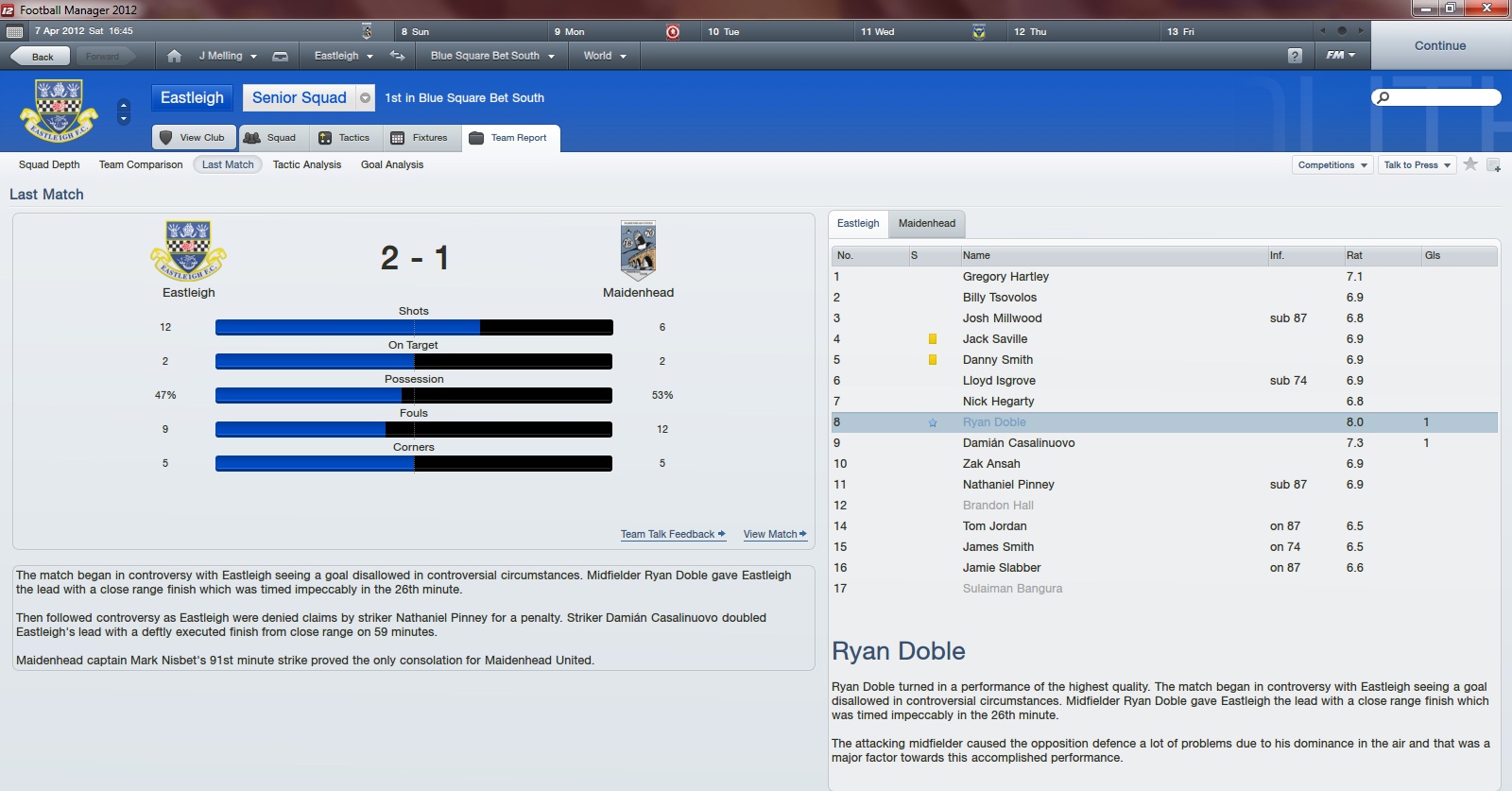Open Tactic Analysis section
Screen dimensions: 1512x791
point(307,164)
